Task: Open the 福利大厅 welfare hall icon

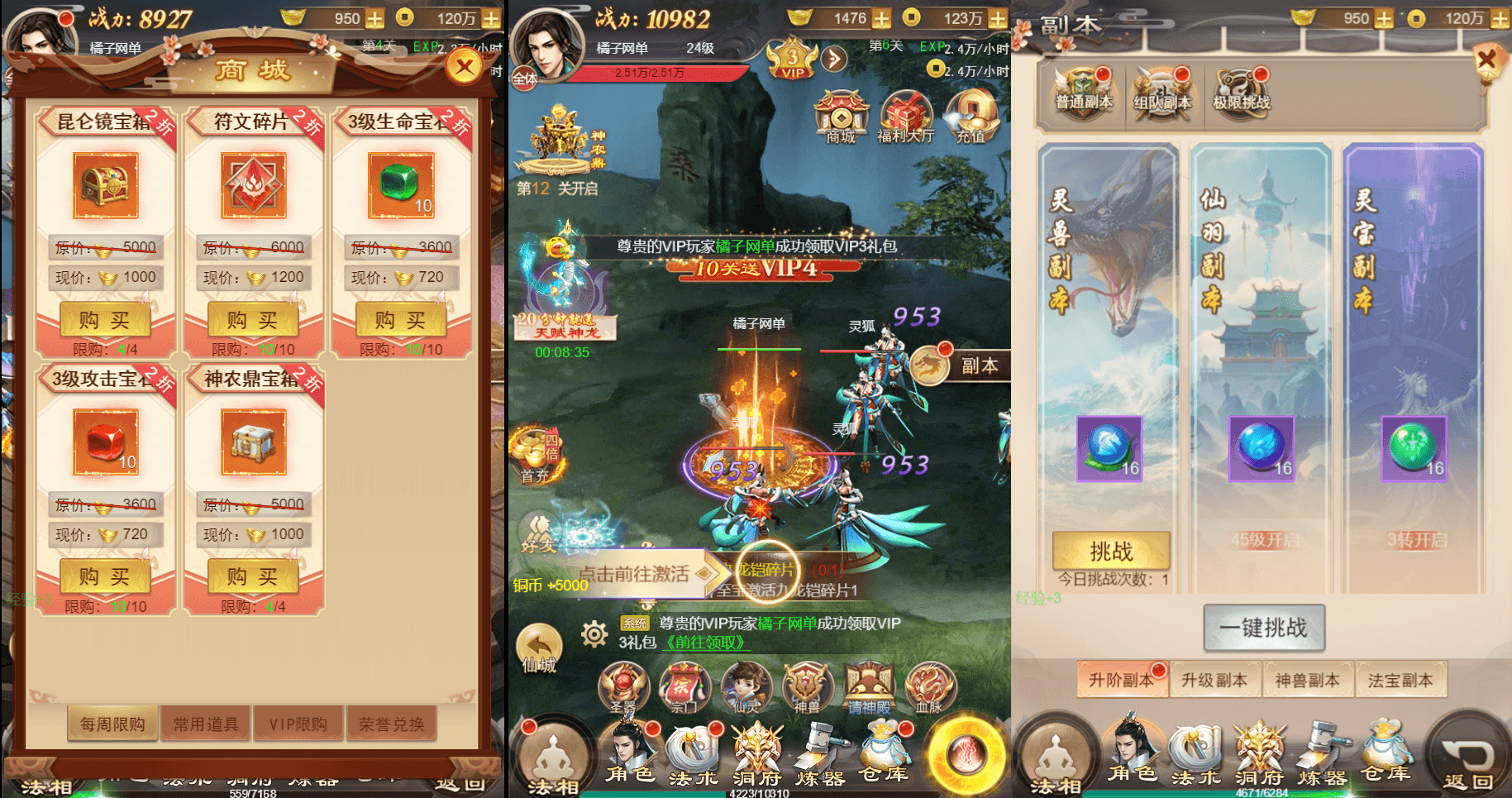Action: coord(907,116)
